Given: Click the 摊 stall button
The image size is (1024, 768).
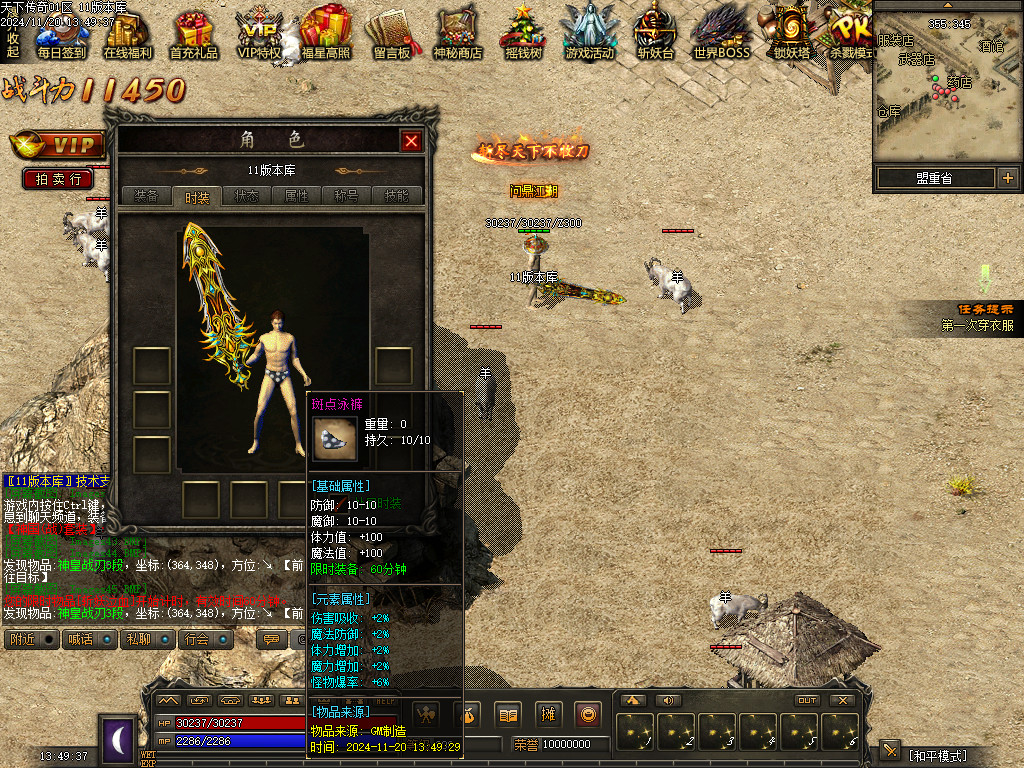Looking at the screenshot, I should [x=548, y=714].
